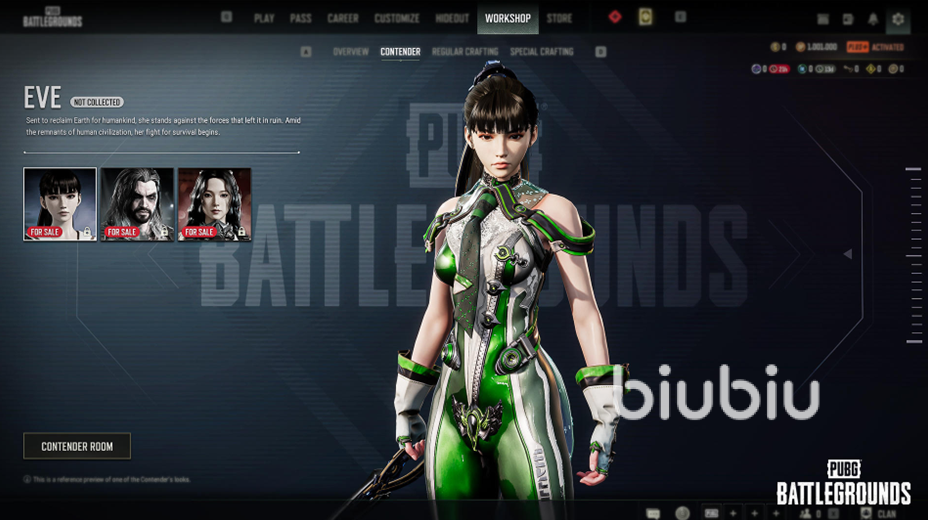Viewport: 928px width, 520px height.
Task: Visit the Hideout
Action: [452, 18]
